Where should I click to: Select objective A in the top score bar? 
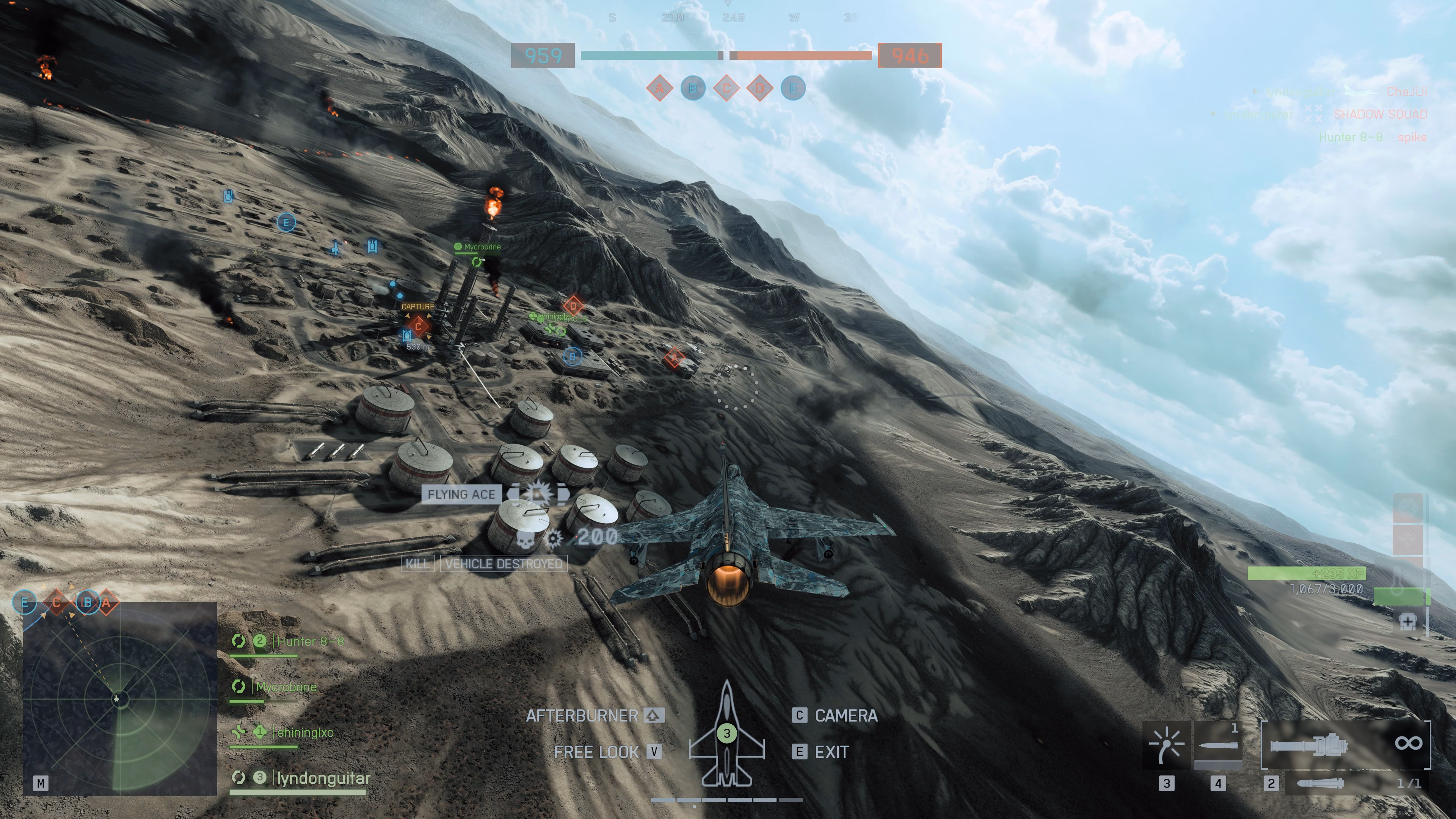point(660,88)
